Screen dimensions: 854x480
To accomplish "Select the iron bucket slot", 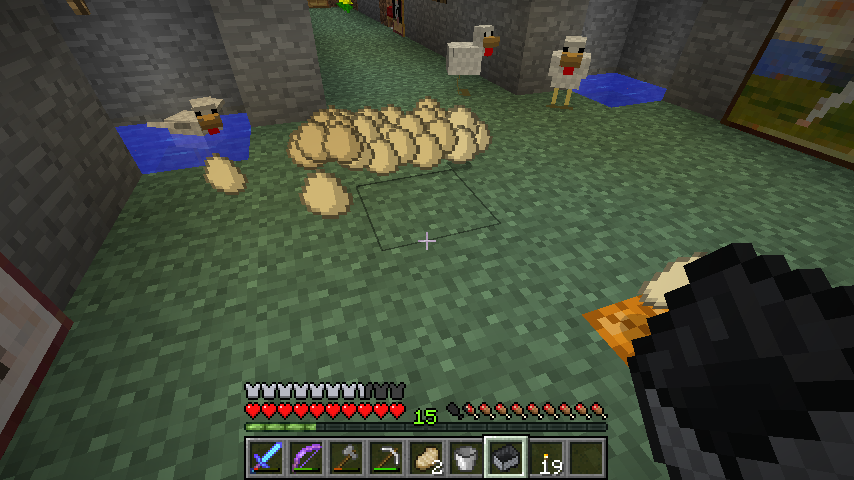I will coord(465,458).
